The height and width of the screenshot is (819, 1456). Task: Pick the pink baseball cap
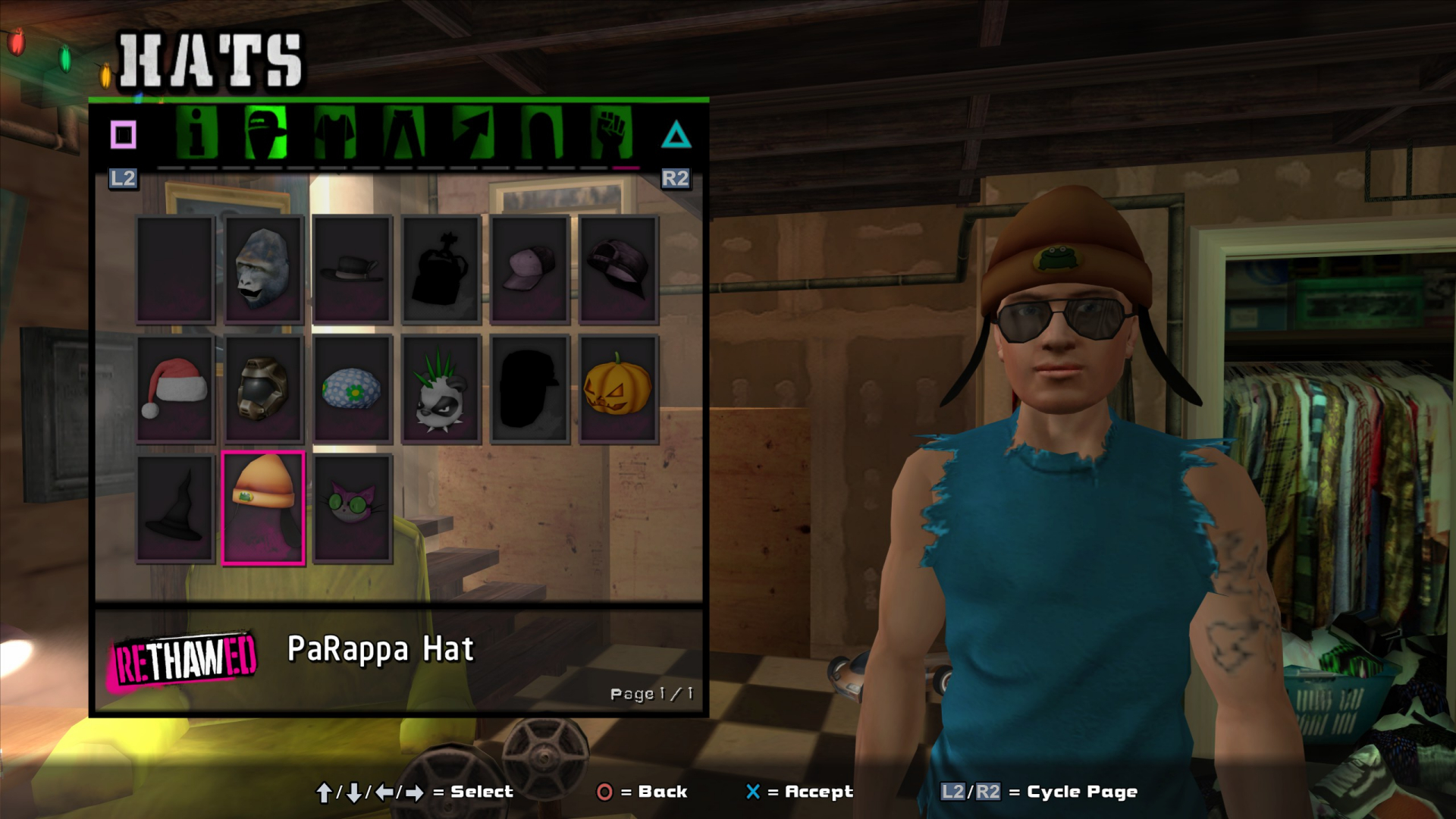click(x=529, y=270)
